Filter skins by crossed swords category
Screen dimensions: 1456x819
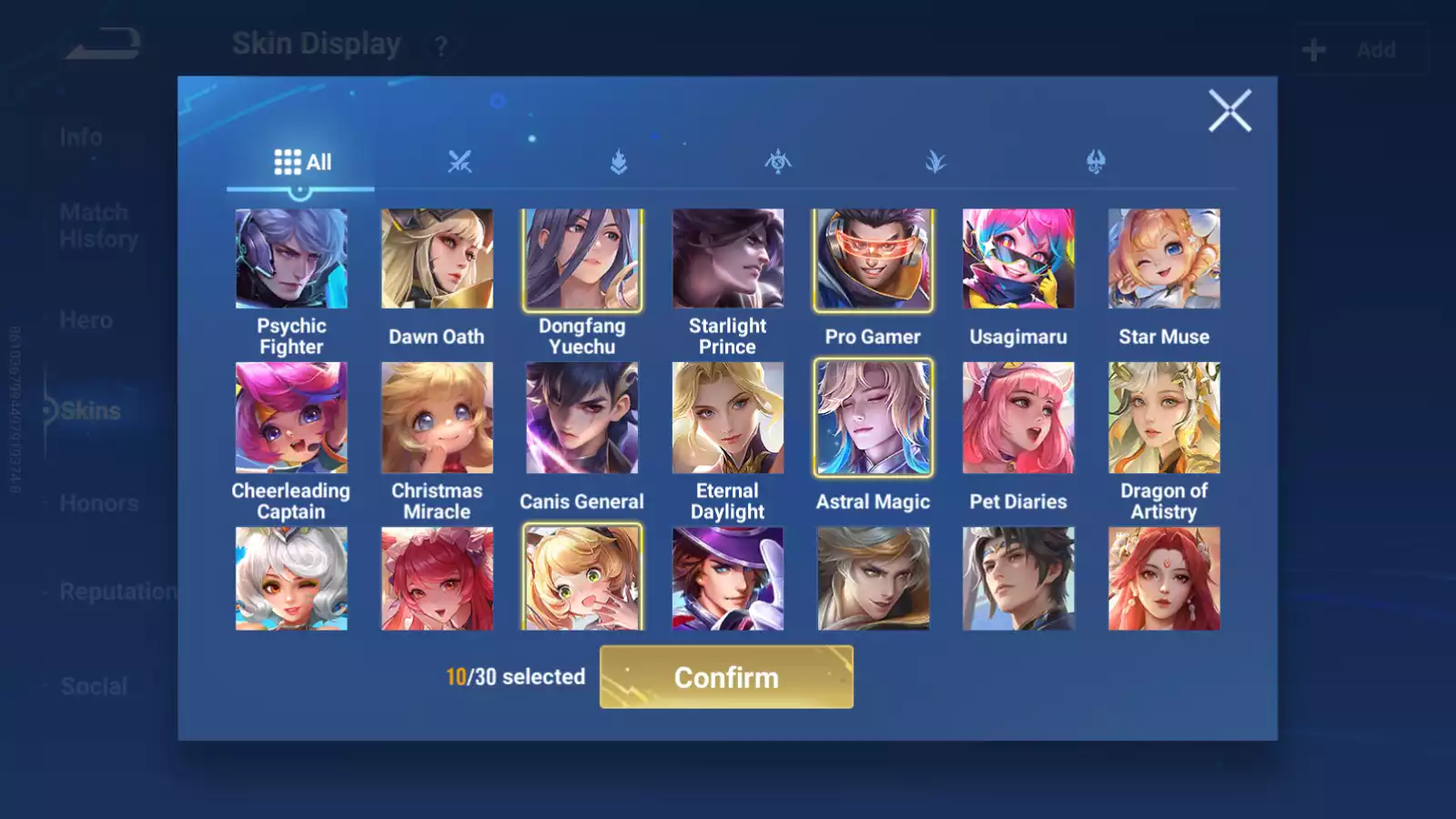click(460, 162)
